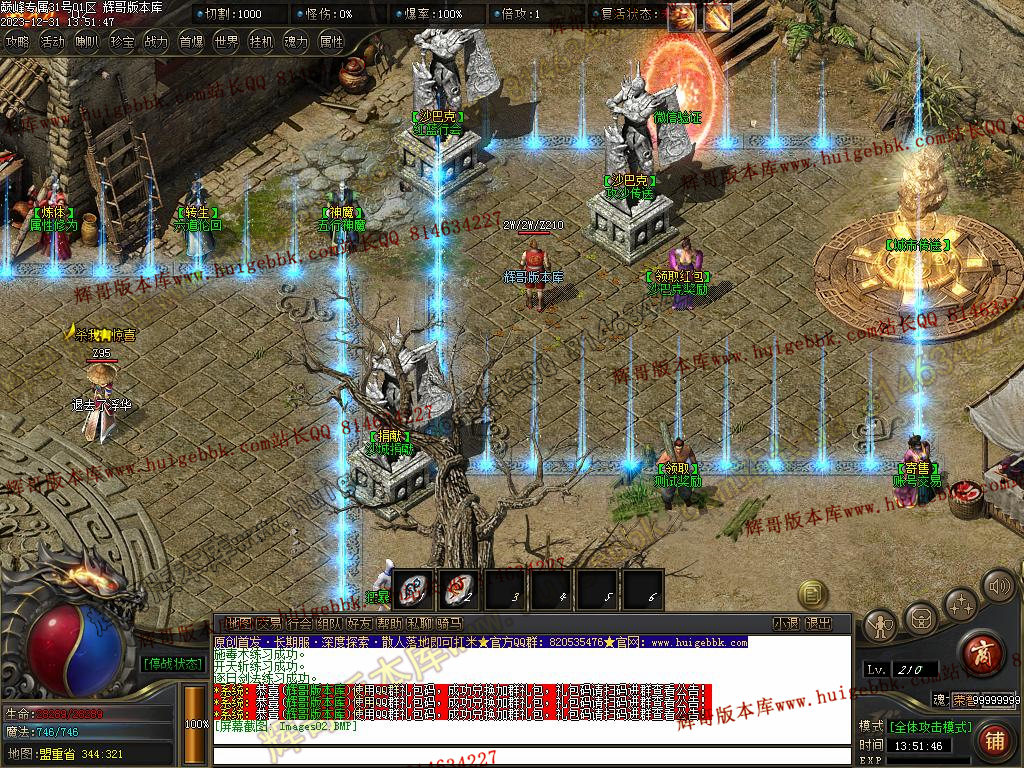Toggle 挂机 auto-battle
Image resolution: width=1024 pixels, height=768 pixels.
[261, 42]
